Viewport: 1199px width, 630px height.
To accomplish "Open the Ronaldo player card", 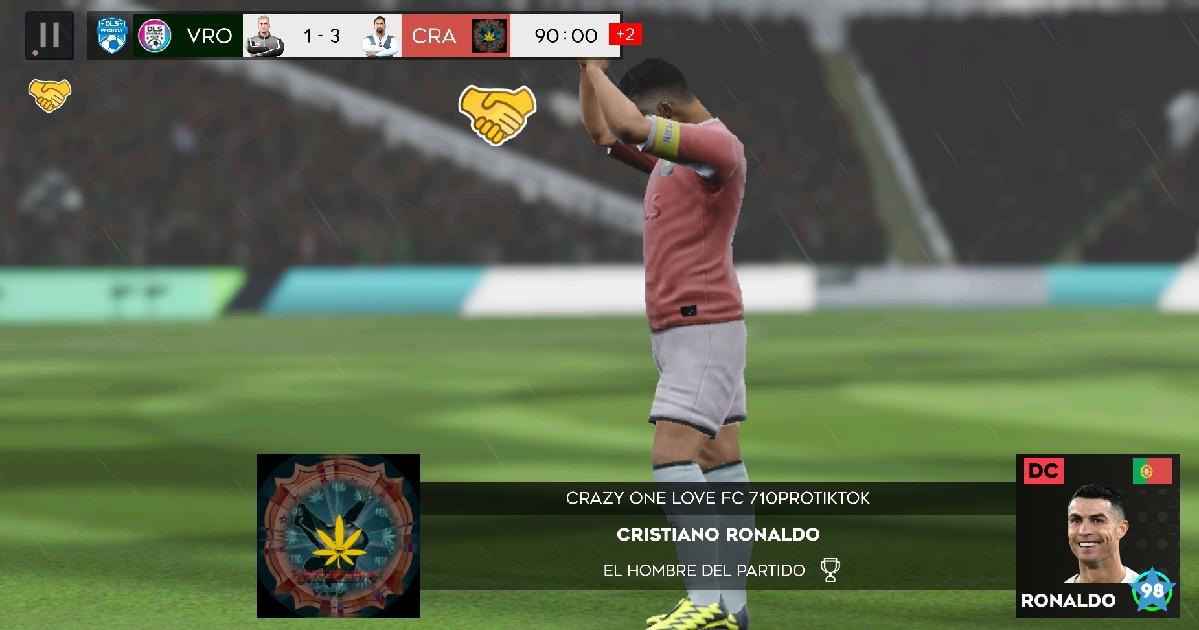I will pyautogui.click(x=1097, y=535).
